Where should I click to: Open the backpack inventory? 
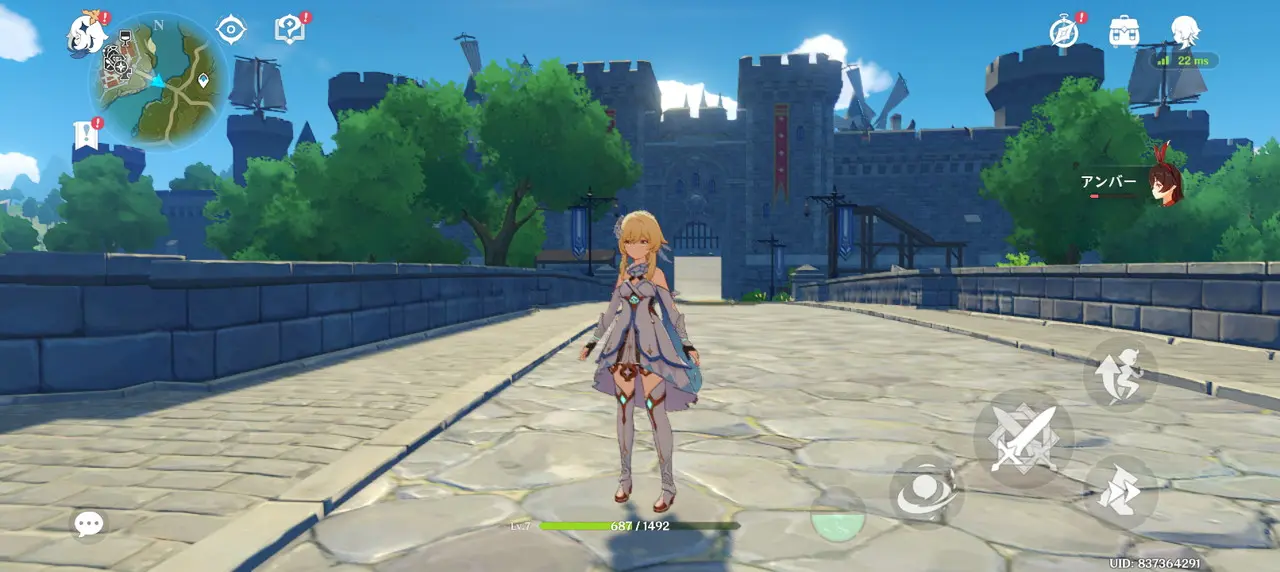1125,31
